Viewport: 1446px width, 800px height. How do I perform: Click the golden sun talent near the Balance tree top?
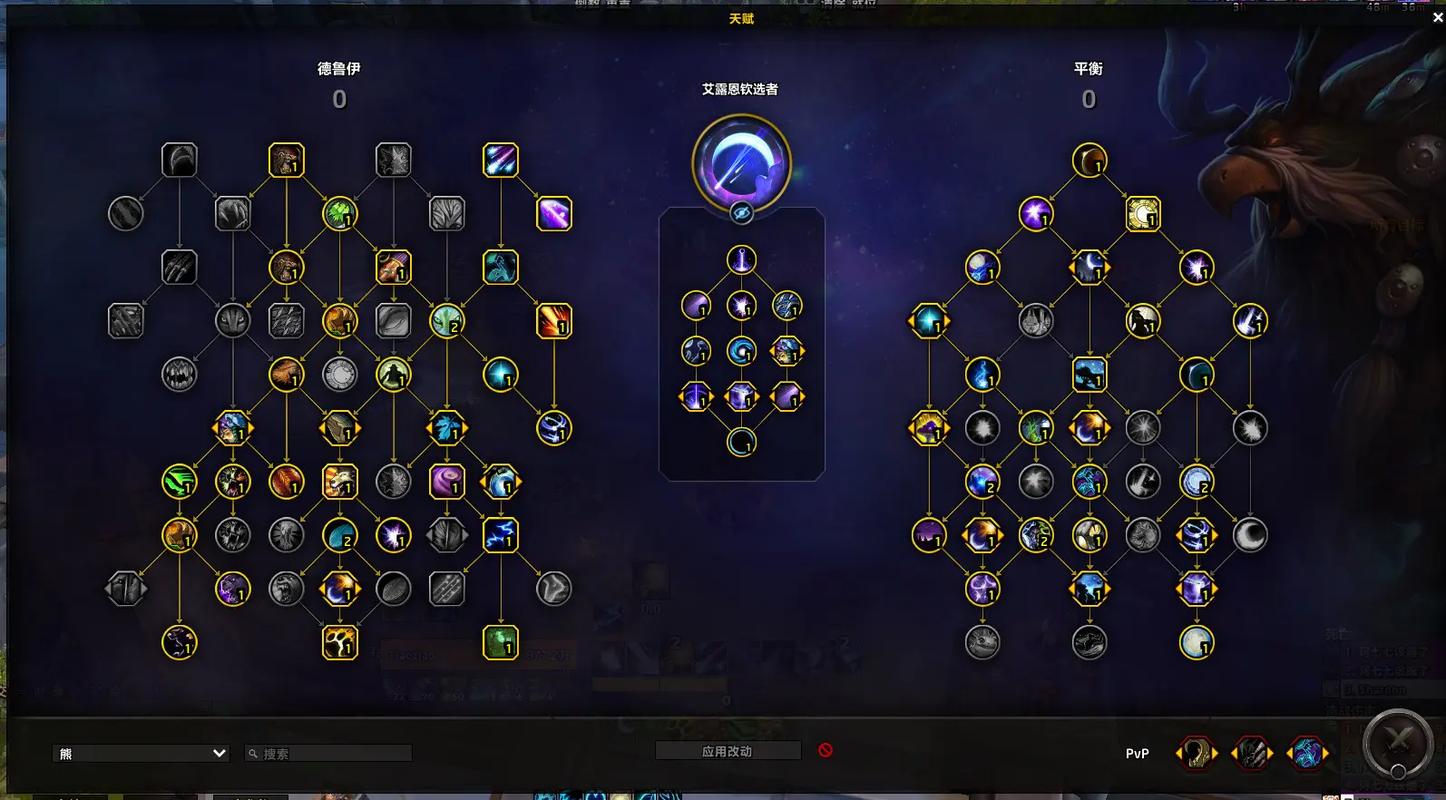click(1144, 215)
